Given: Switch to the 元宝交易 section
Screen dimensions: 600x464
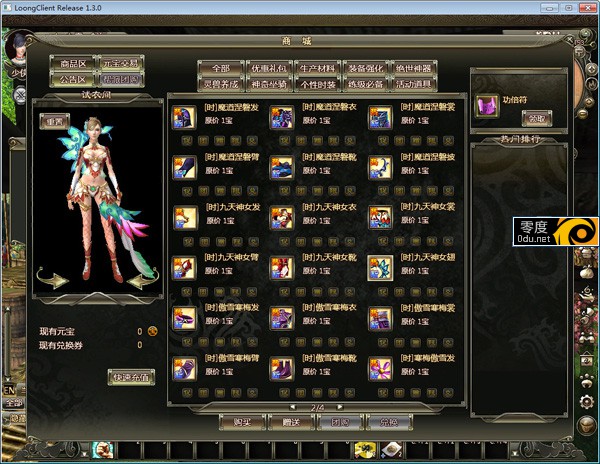Looking at the screenshot, I should (x=121, y=62).
